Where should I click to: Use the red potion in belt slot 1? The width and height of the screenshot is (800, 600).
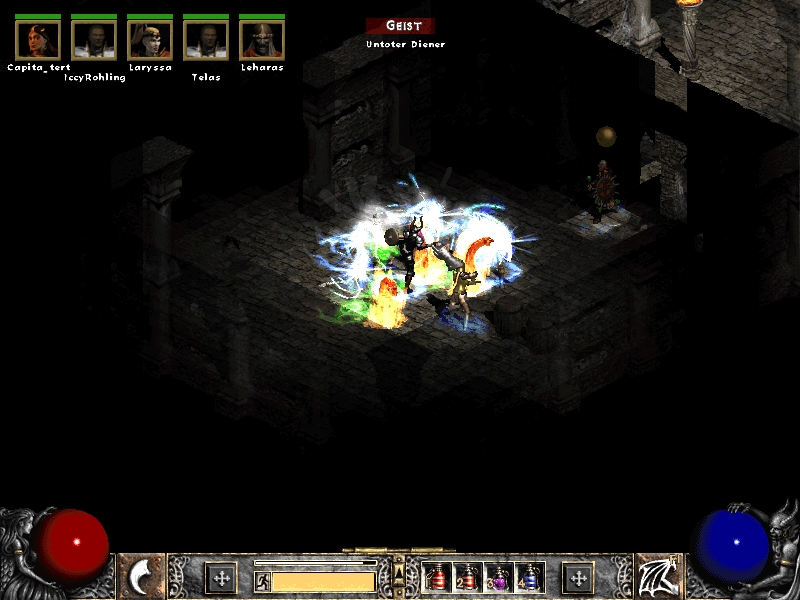tap(436, 578)
